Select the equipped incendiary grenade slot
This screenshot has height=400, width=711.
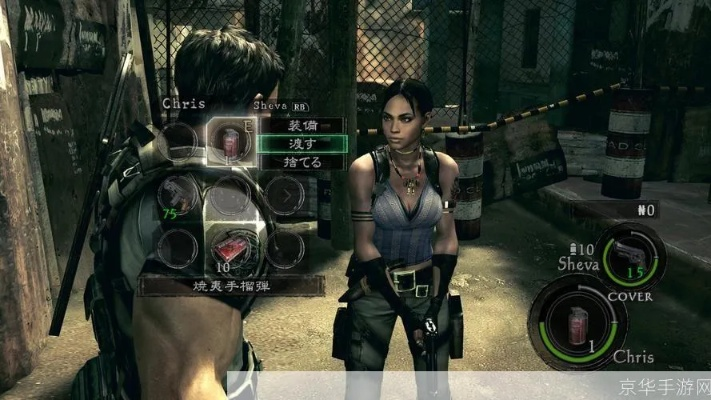click(x=229, y=141)
